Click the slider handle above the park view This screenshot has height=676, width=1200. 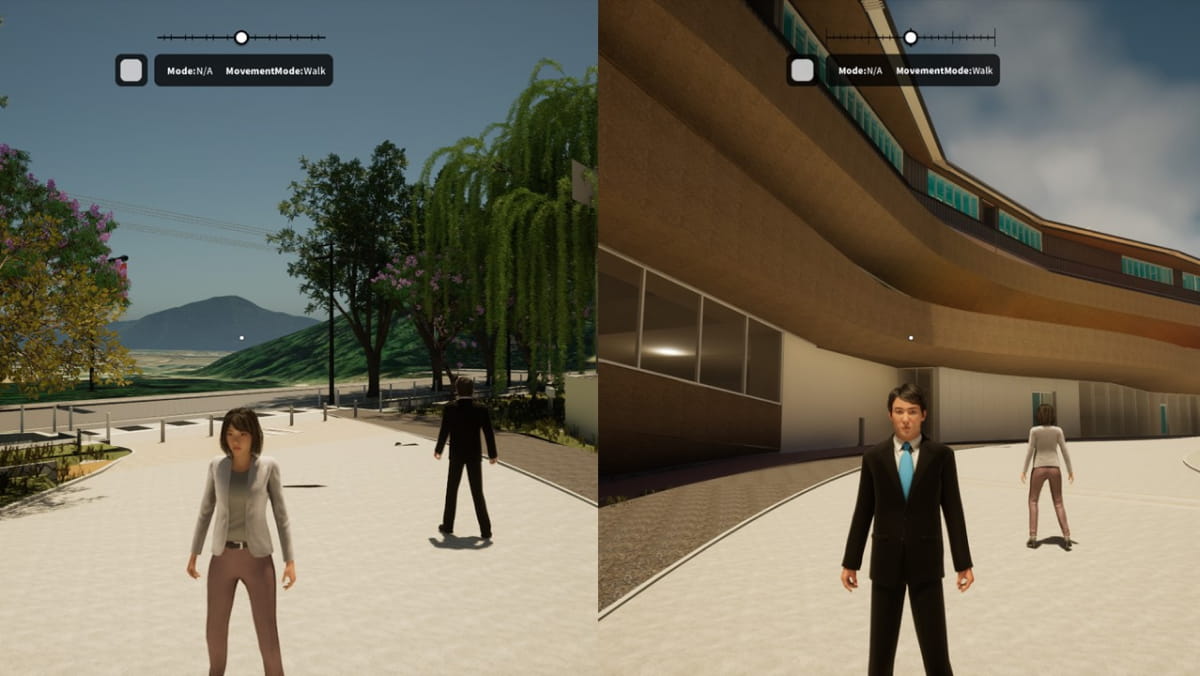[x=241, y=37]
